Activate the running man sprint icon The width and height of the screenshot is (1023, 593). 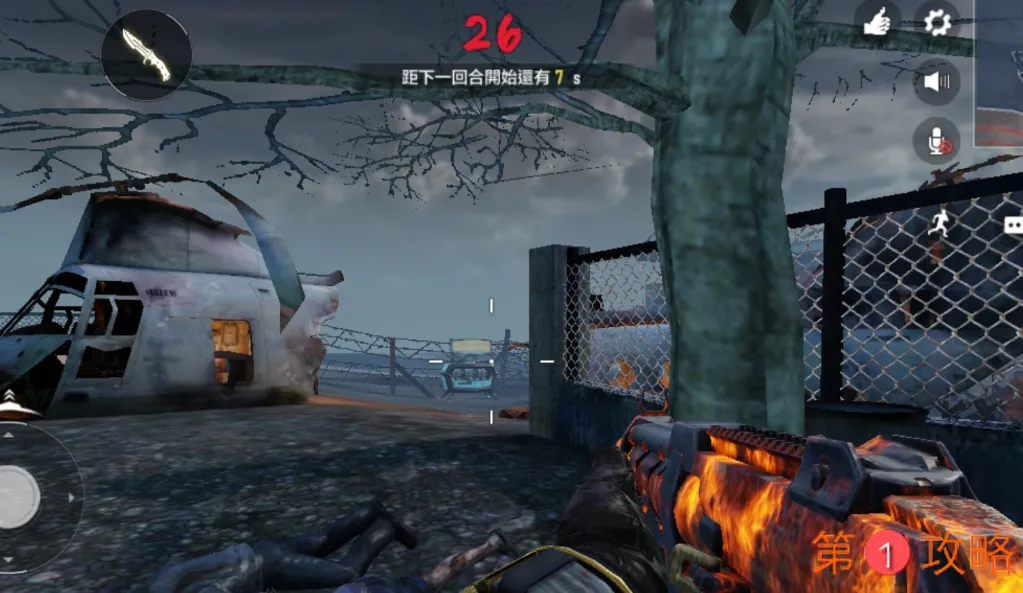pos(937,225)
